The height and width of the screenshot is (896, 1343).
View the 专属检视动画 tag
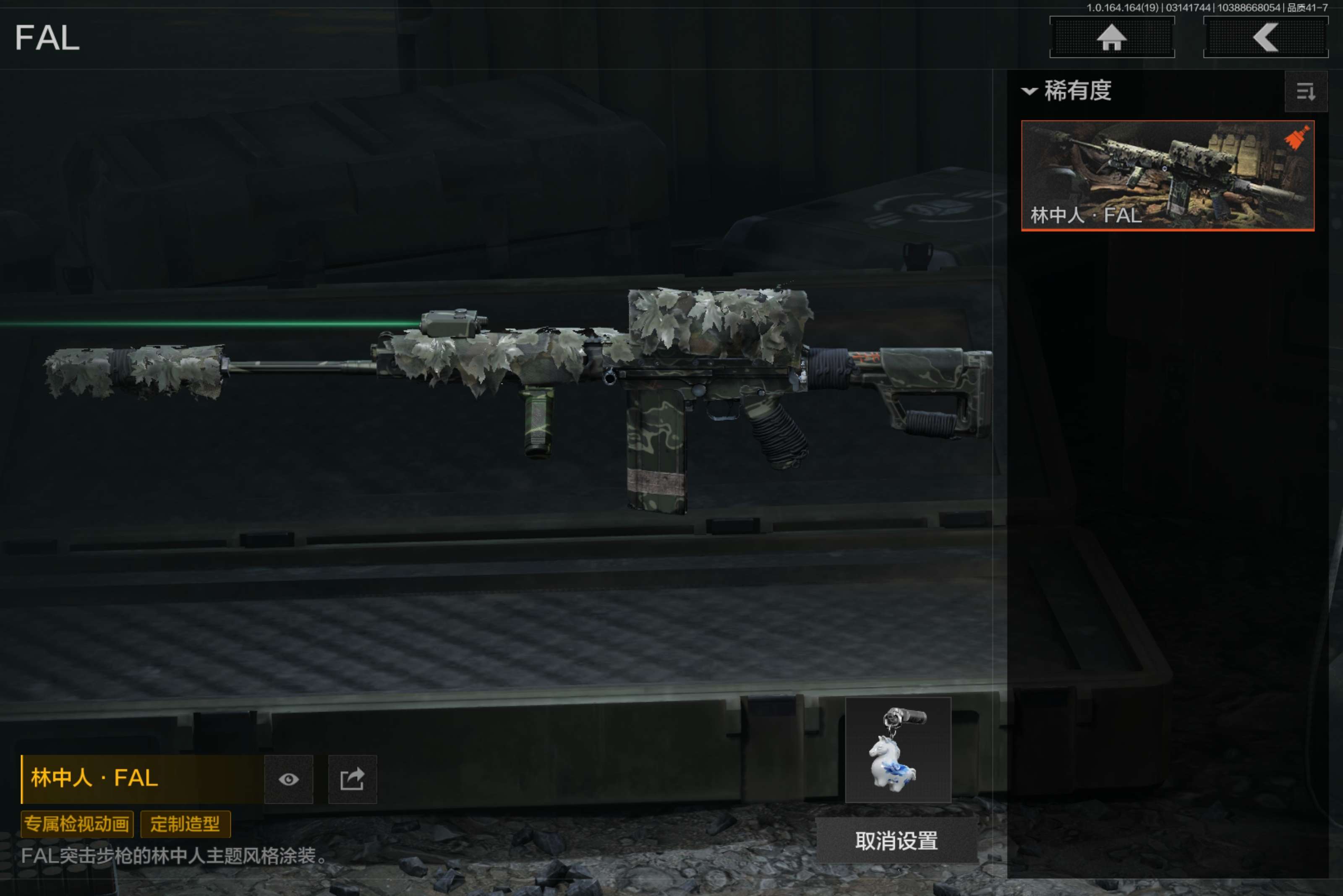coord(77,824)
